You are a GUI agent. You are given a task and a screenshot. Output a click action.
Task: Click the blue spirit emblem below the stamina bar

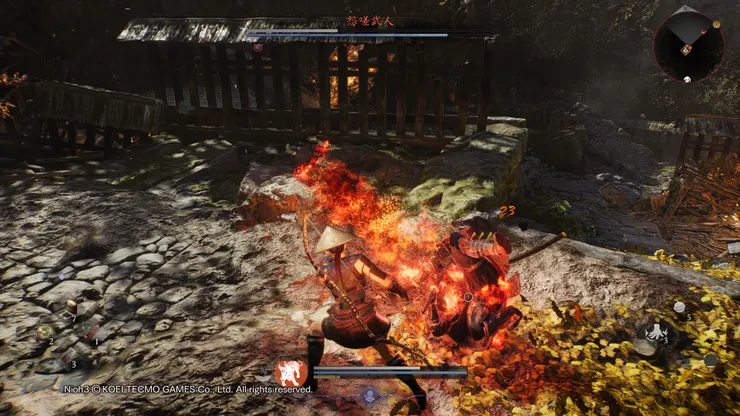click(x=369, y=395)
